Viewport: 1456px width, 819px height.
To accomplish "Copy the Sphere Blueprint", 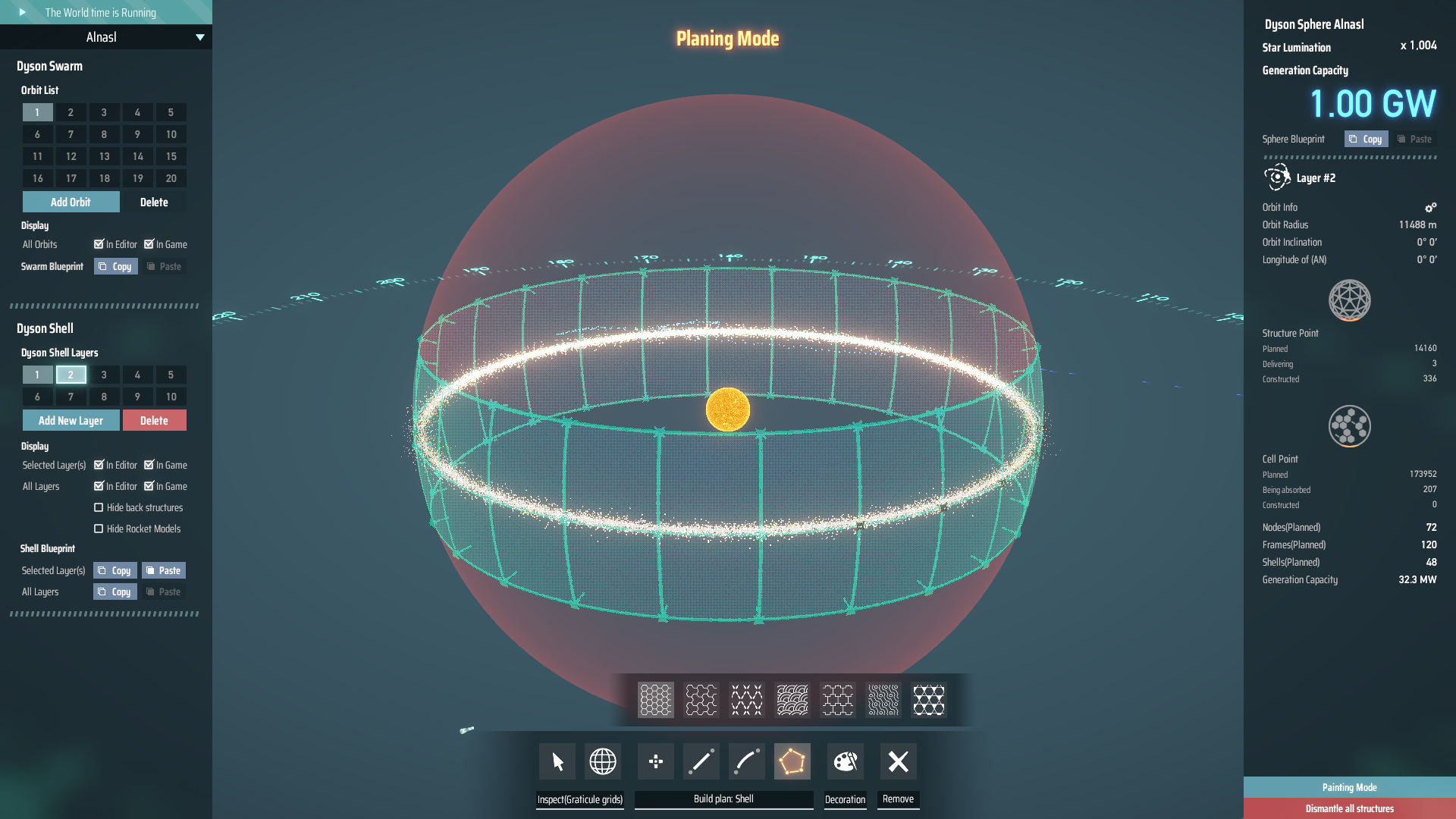I will (x=1365, y=139).
